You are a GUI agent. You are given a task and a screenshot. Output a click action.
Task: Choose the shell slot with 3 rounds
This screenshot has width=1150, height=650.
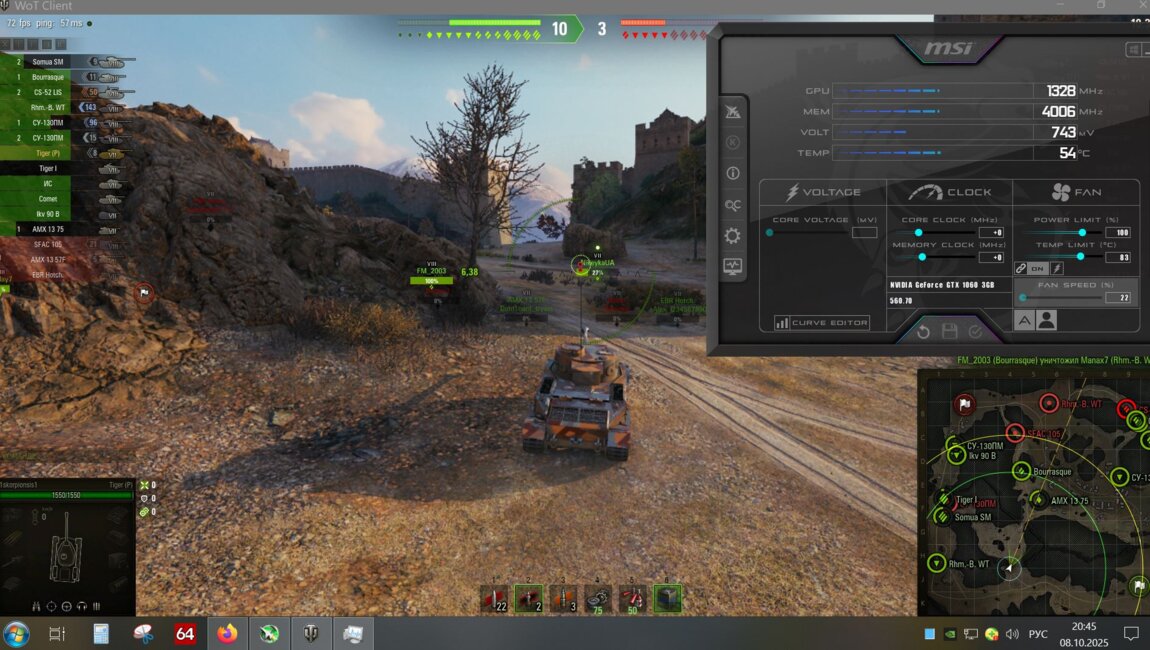pos(563,598)
